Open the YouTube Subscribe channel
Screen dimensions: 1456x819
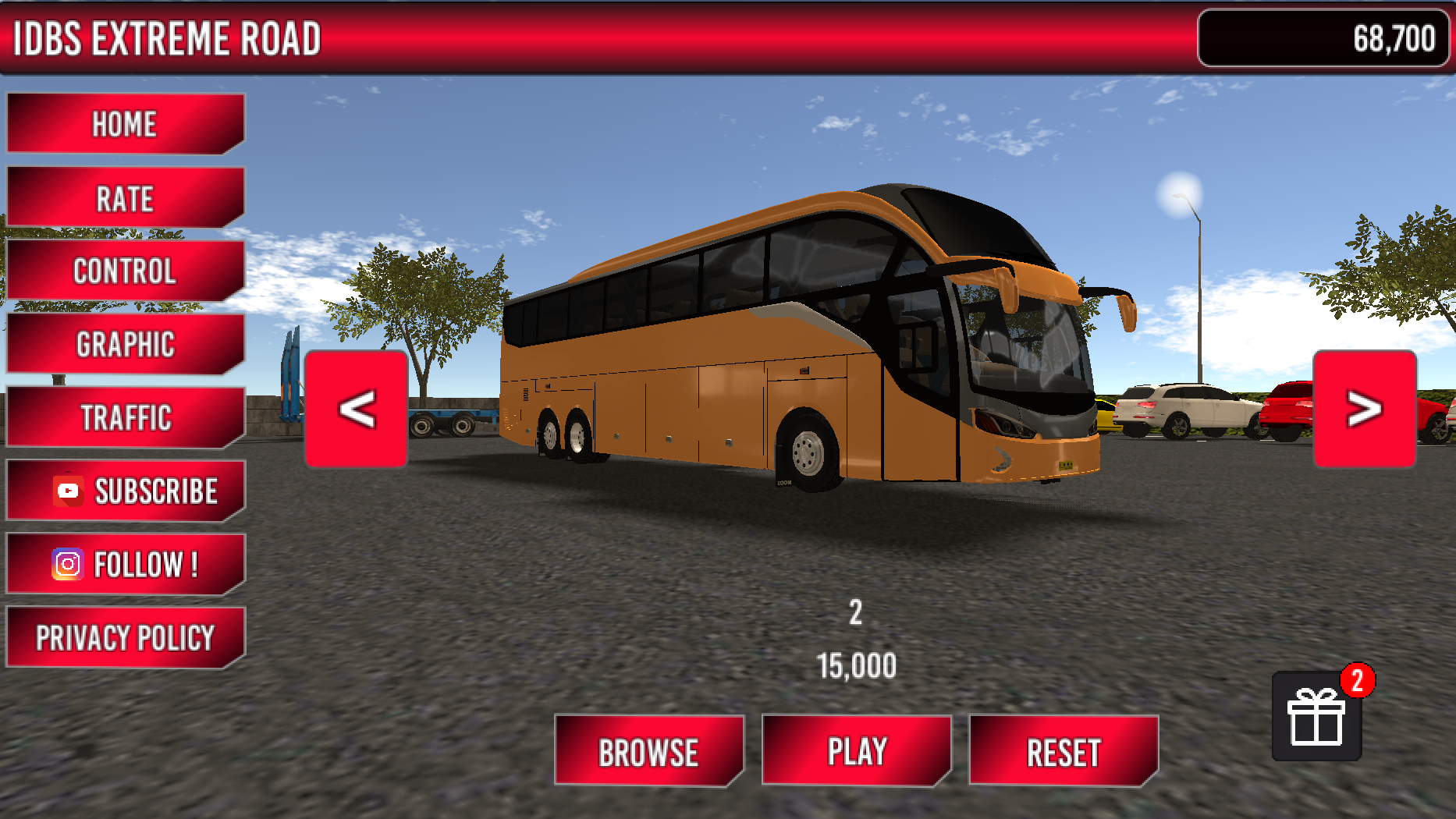pyautogui.click(x=125, y=491)
